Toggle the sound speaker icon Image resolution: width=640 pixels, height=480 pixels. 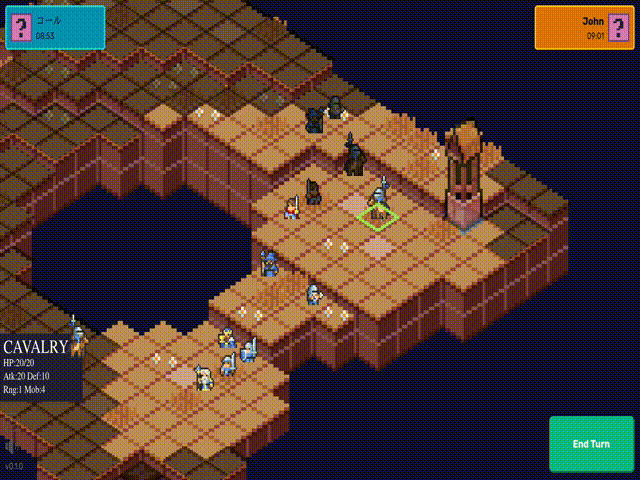11,446
